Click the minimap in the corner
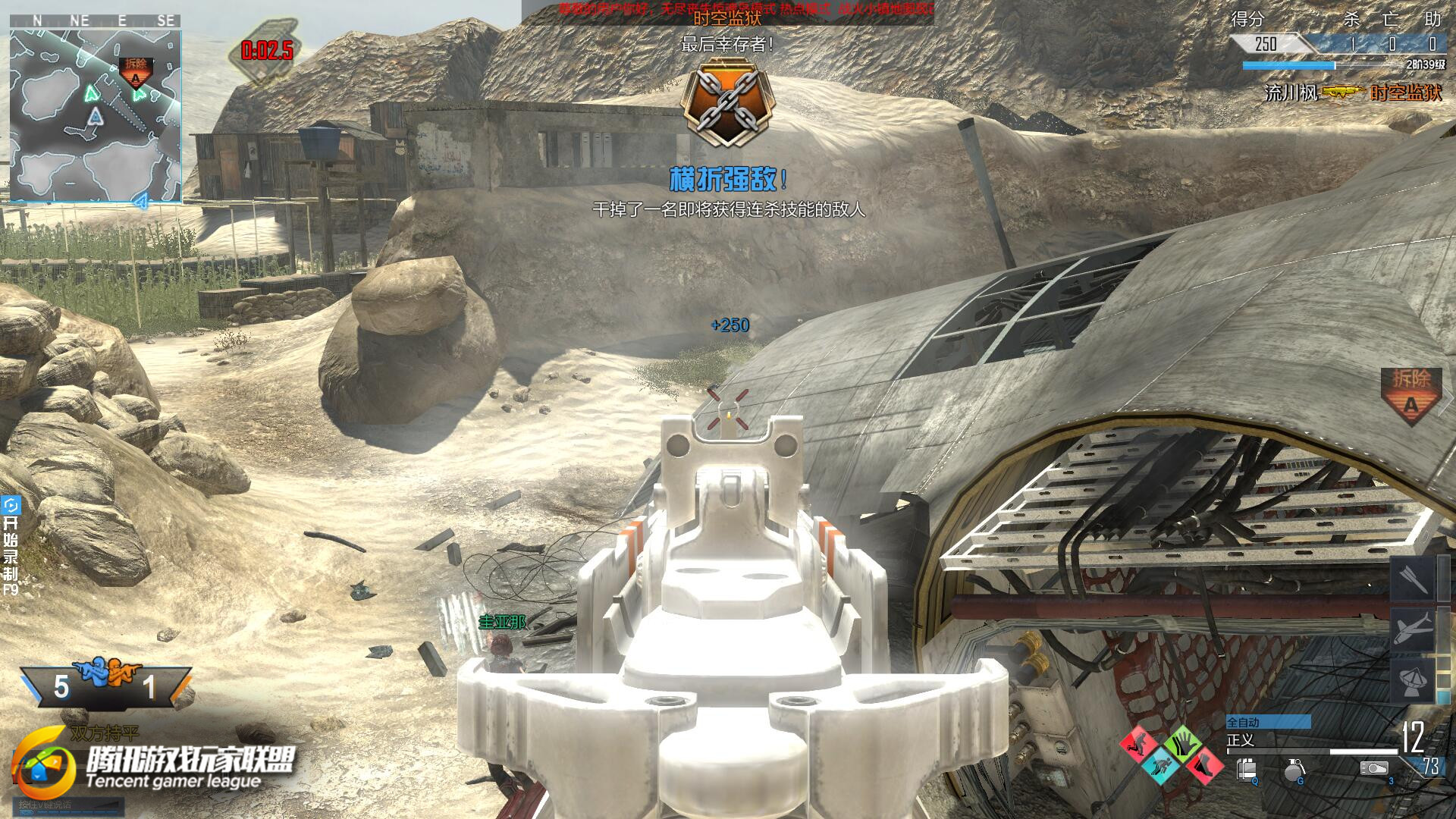This screenshot has width=1456, height=819. click(x=96, y=115)
